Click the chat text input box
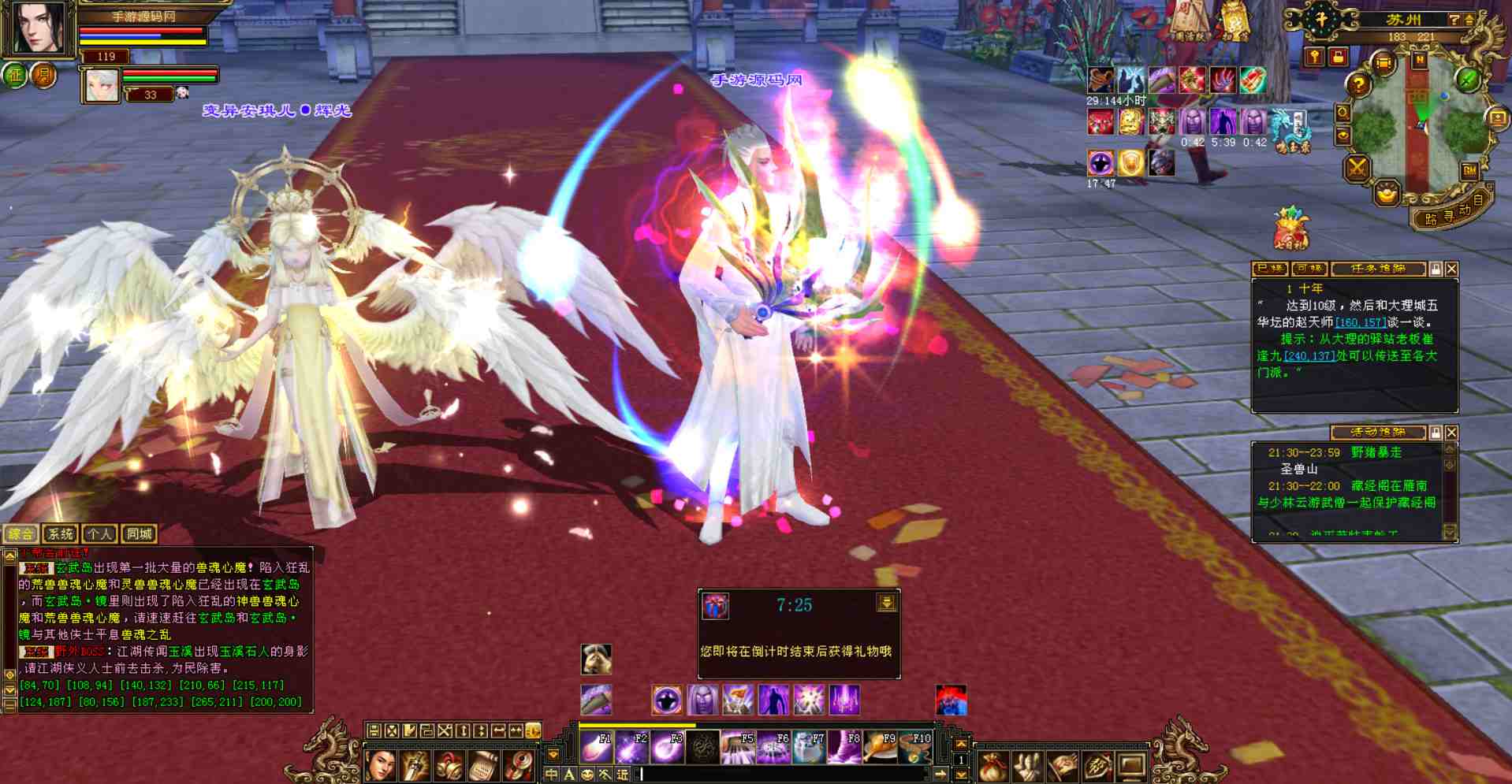Screen dimensions: 1512x784 pyautogui.click(x=780, y=775)
